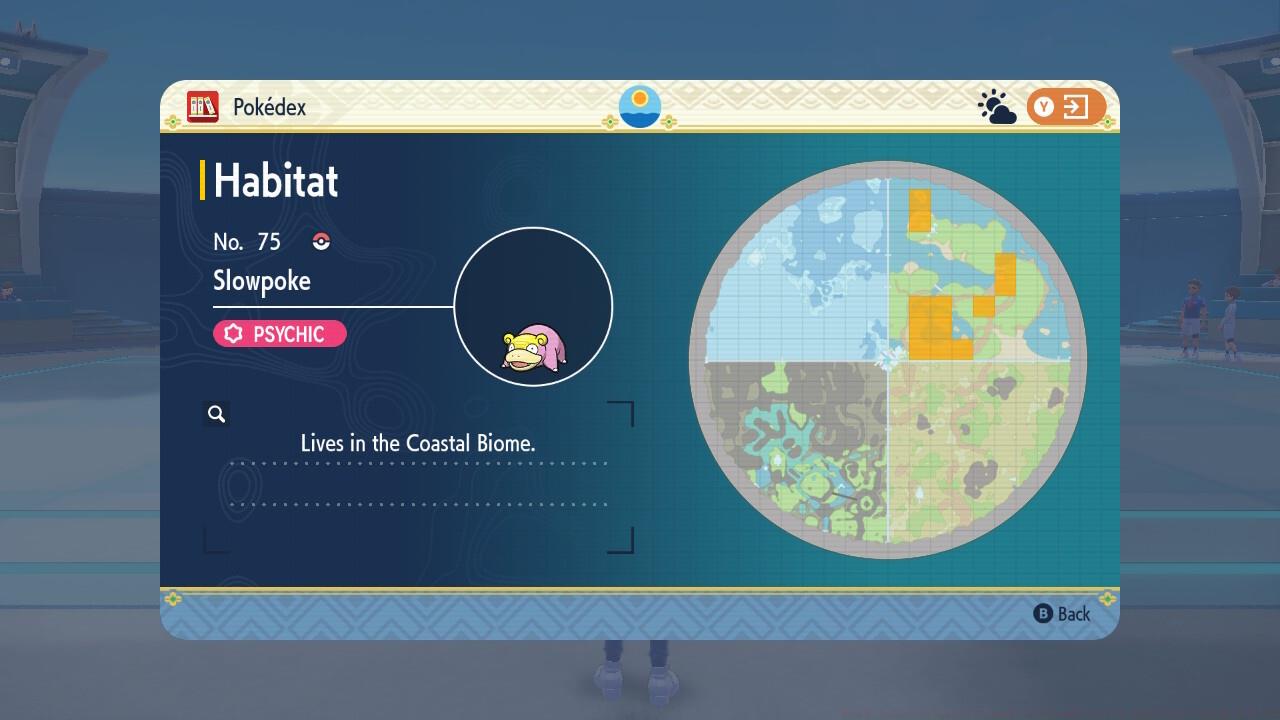
Task: Click the Habitat heading
Action: pos(275,181)
